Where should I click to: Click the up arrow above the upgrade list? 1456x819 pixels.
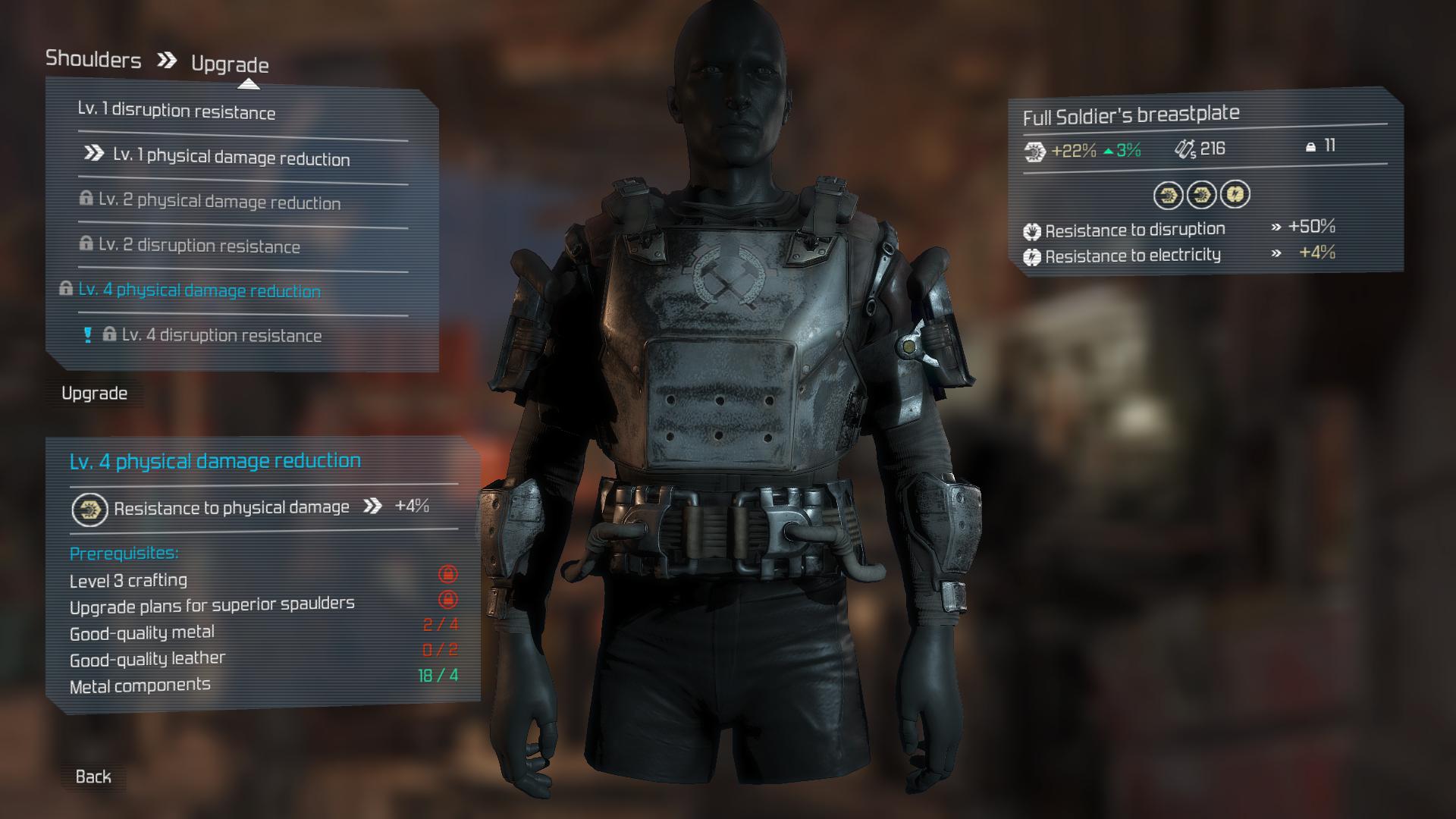point(249,84)
